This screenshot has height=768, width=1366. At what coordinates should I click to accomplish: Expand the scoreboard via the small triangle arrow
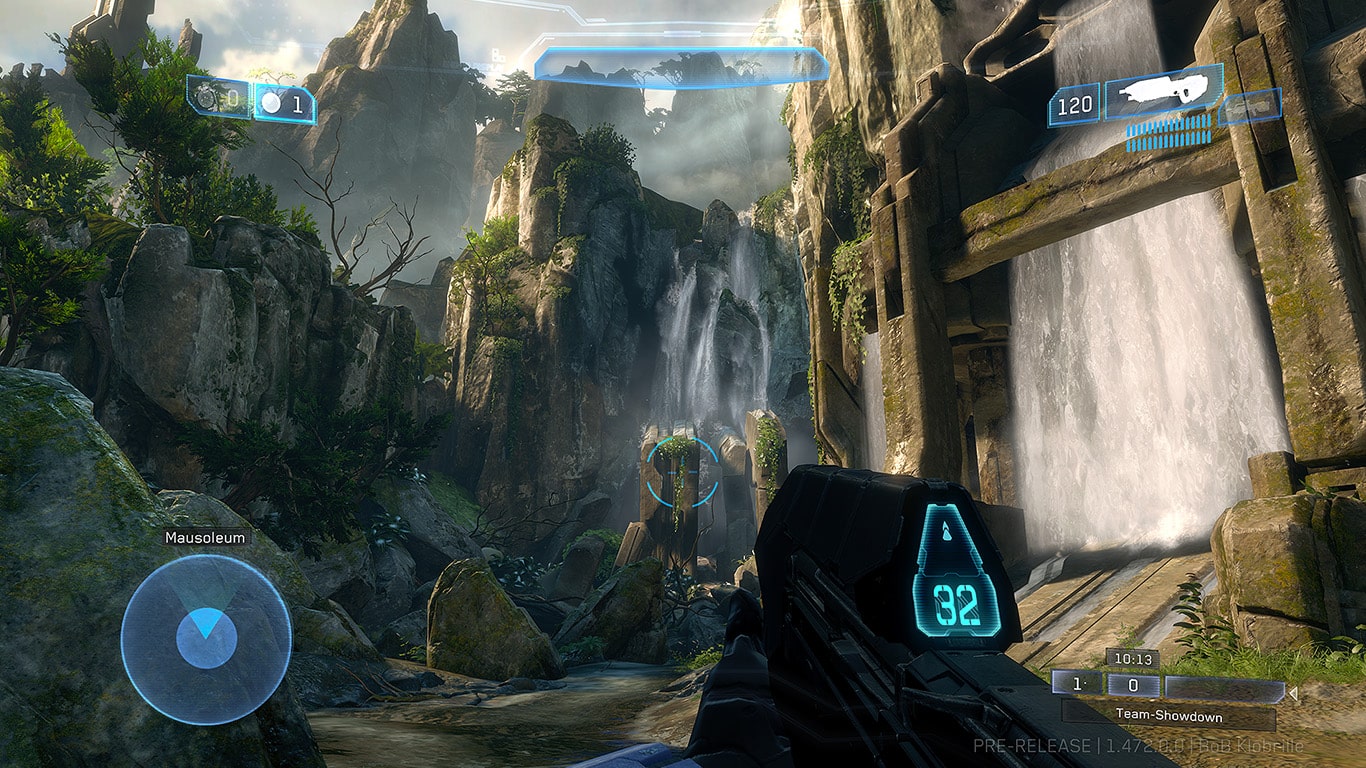click(x=1293, y=692)
